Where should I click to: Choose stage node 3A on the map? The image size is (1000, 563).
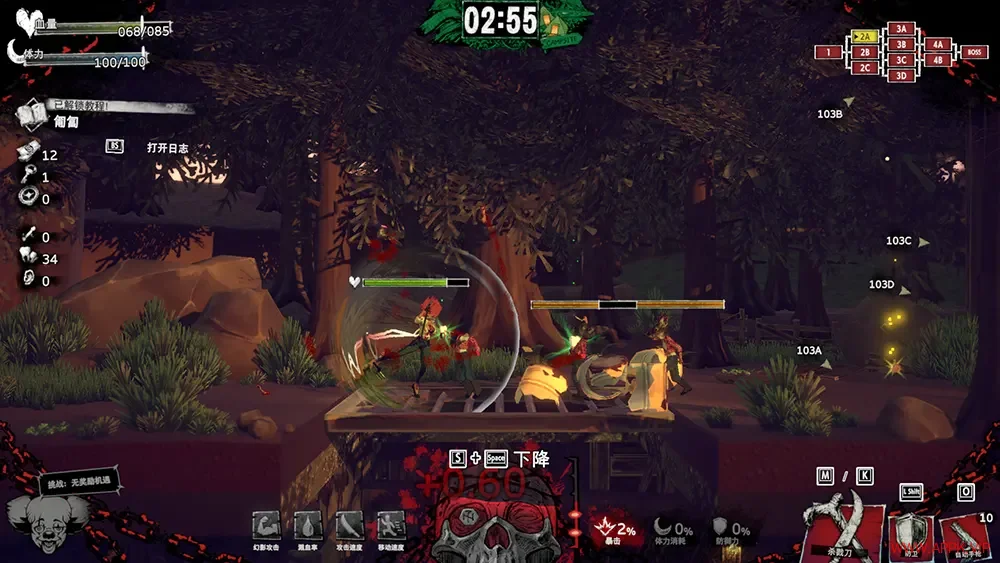coord(901,29)
